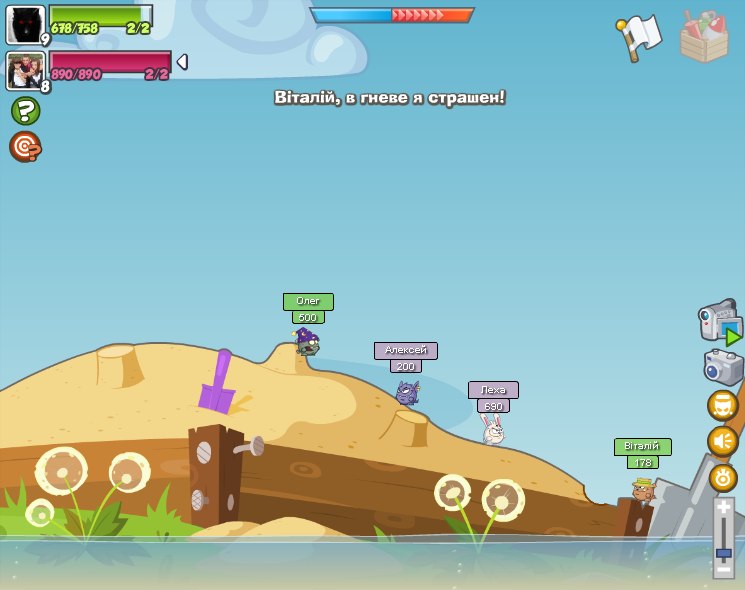Open the green question mark help button
745x590 pixels.
pyautogui.click(x=25, y=111)
